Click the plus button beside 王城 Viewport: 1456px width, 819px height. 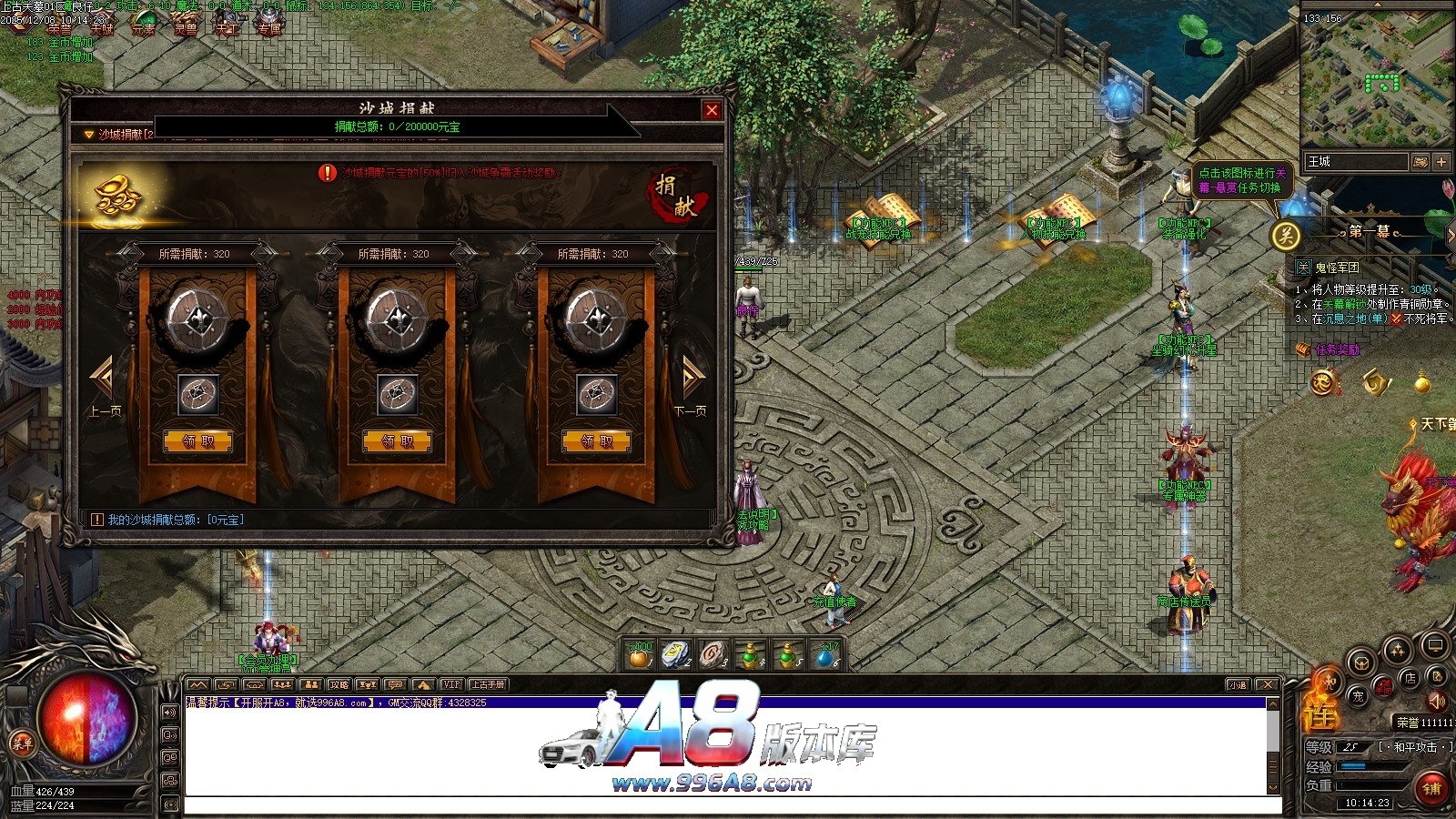[x=1441, y=162]
